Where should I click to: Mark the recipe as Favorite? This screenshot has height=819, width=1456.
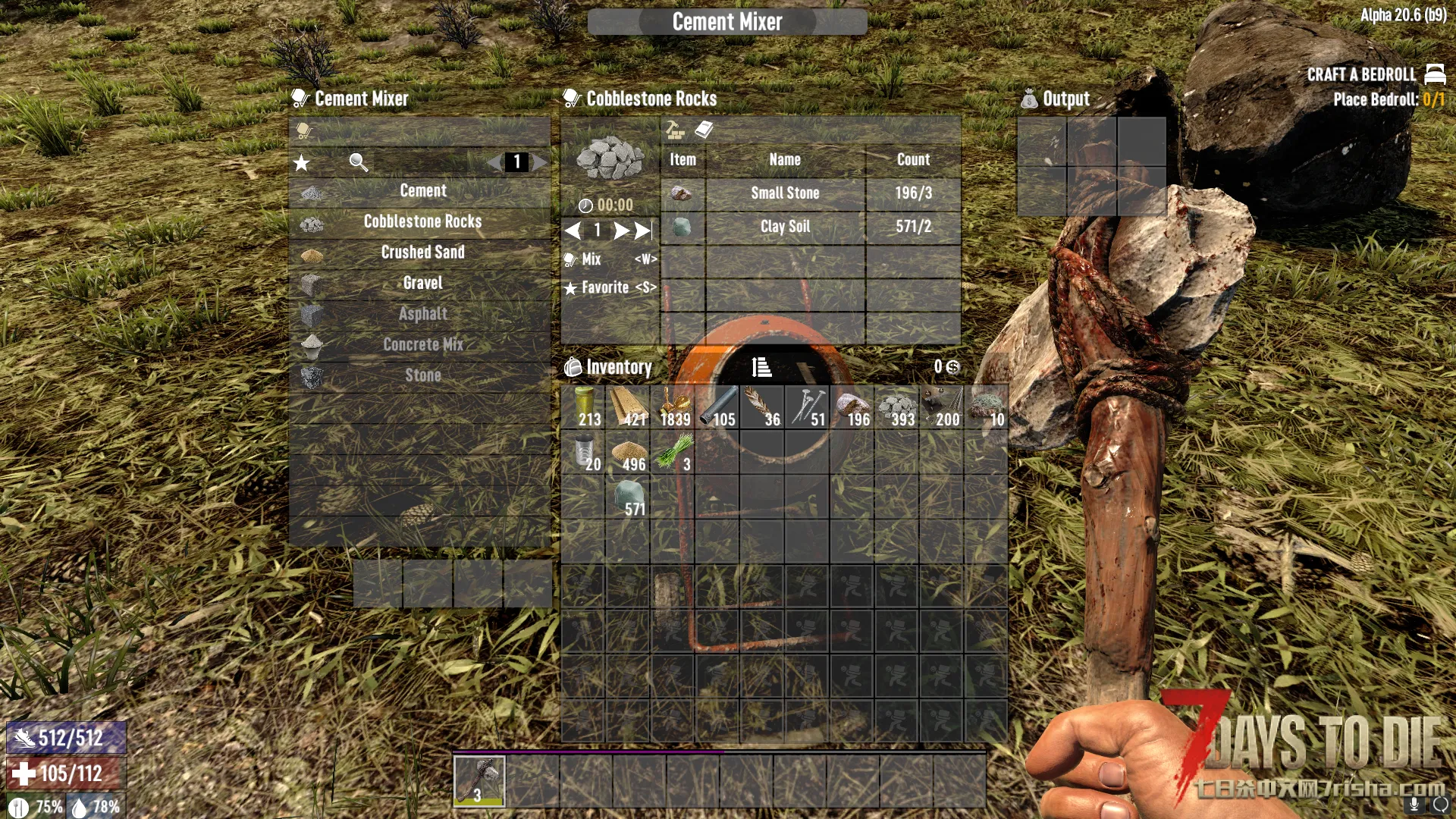pos(610,288)
